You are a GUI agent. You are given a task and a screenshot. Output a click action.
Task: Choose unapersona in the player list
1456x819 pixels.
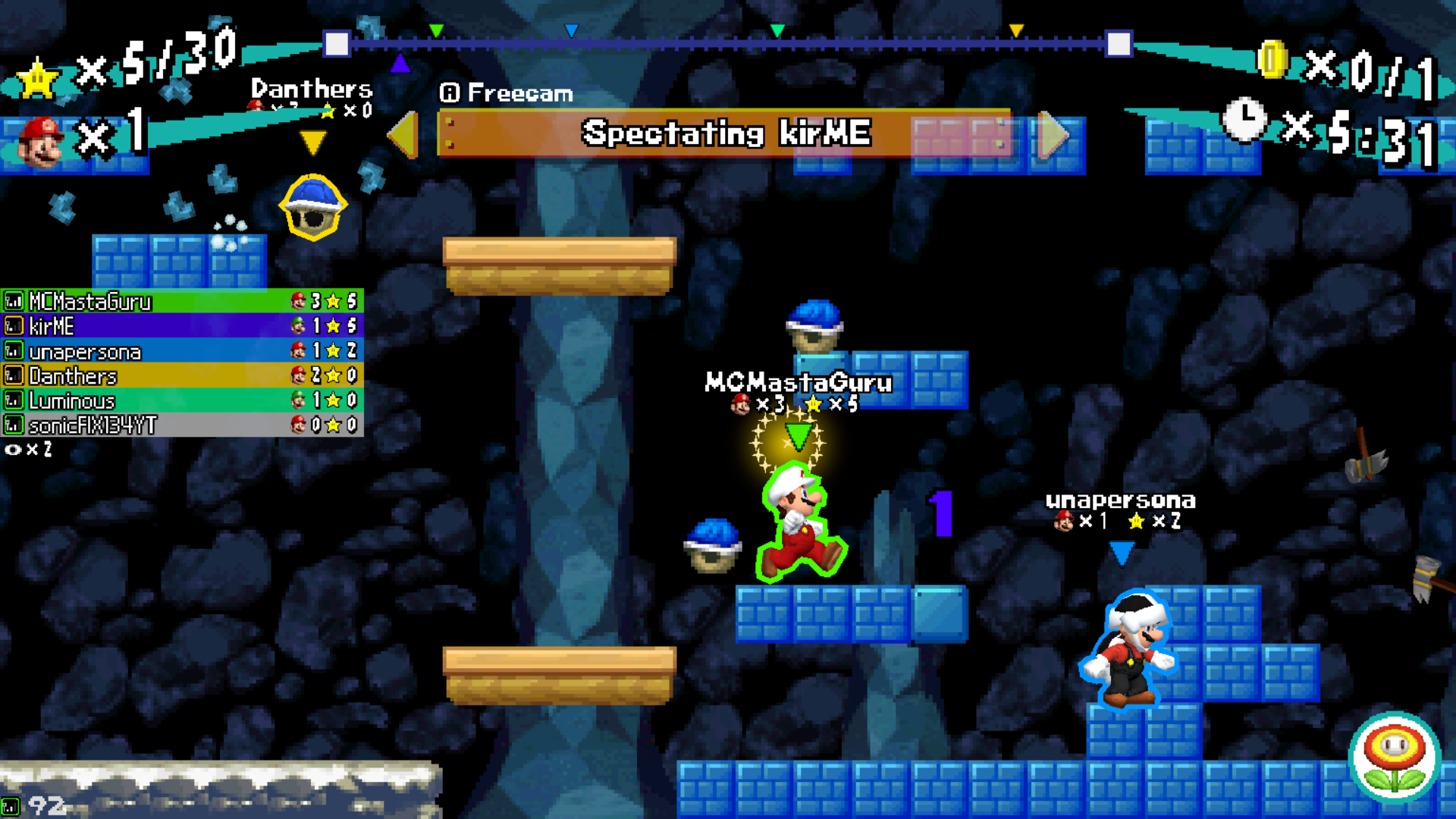tap(182, 351)
